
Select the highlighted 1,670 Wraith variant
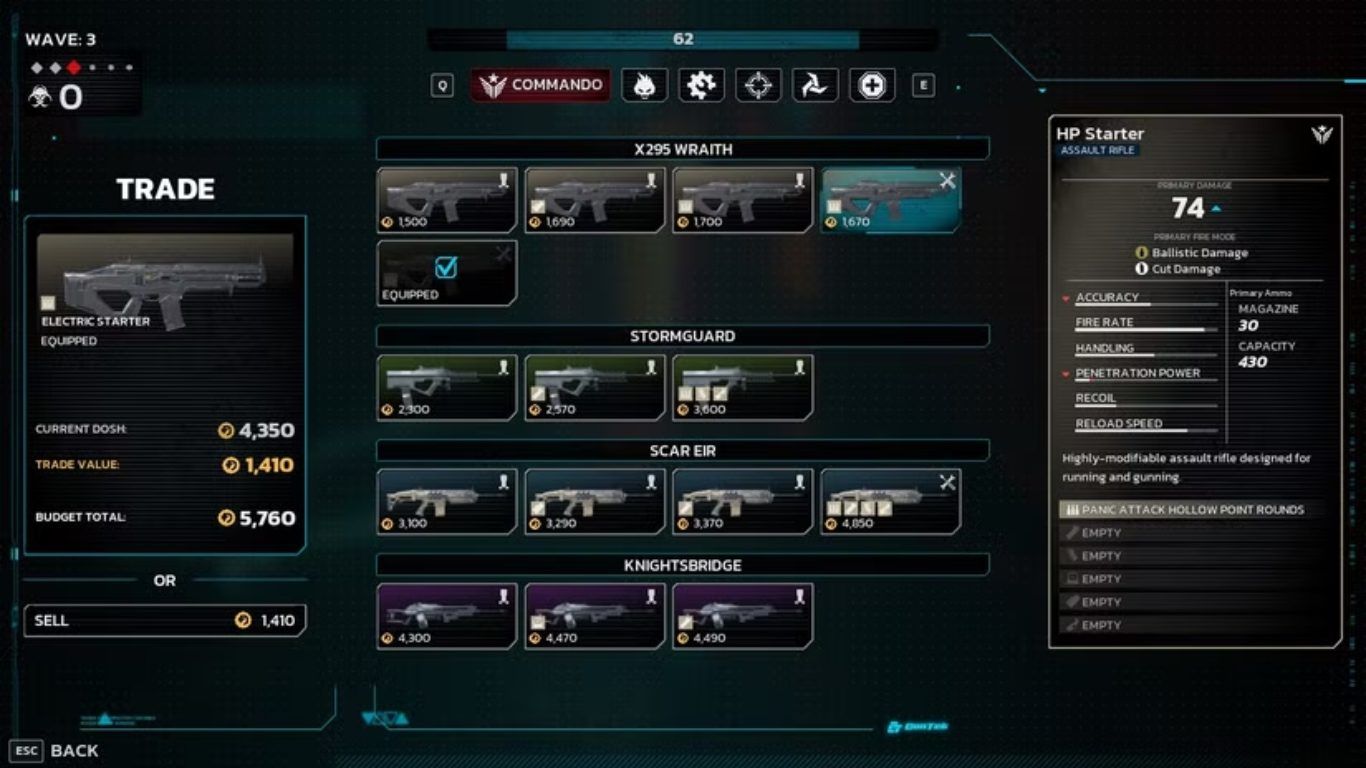coord(891,200)
